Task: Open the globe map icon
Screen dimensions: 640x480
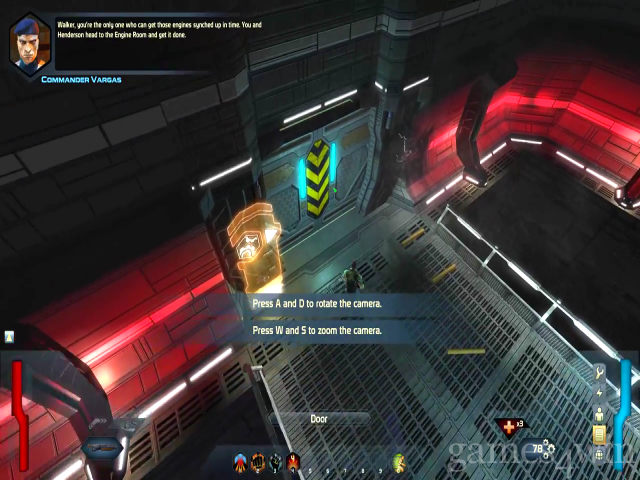Action: (600, 455)
